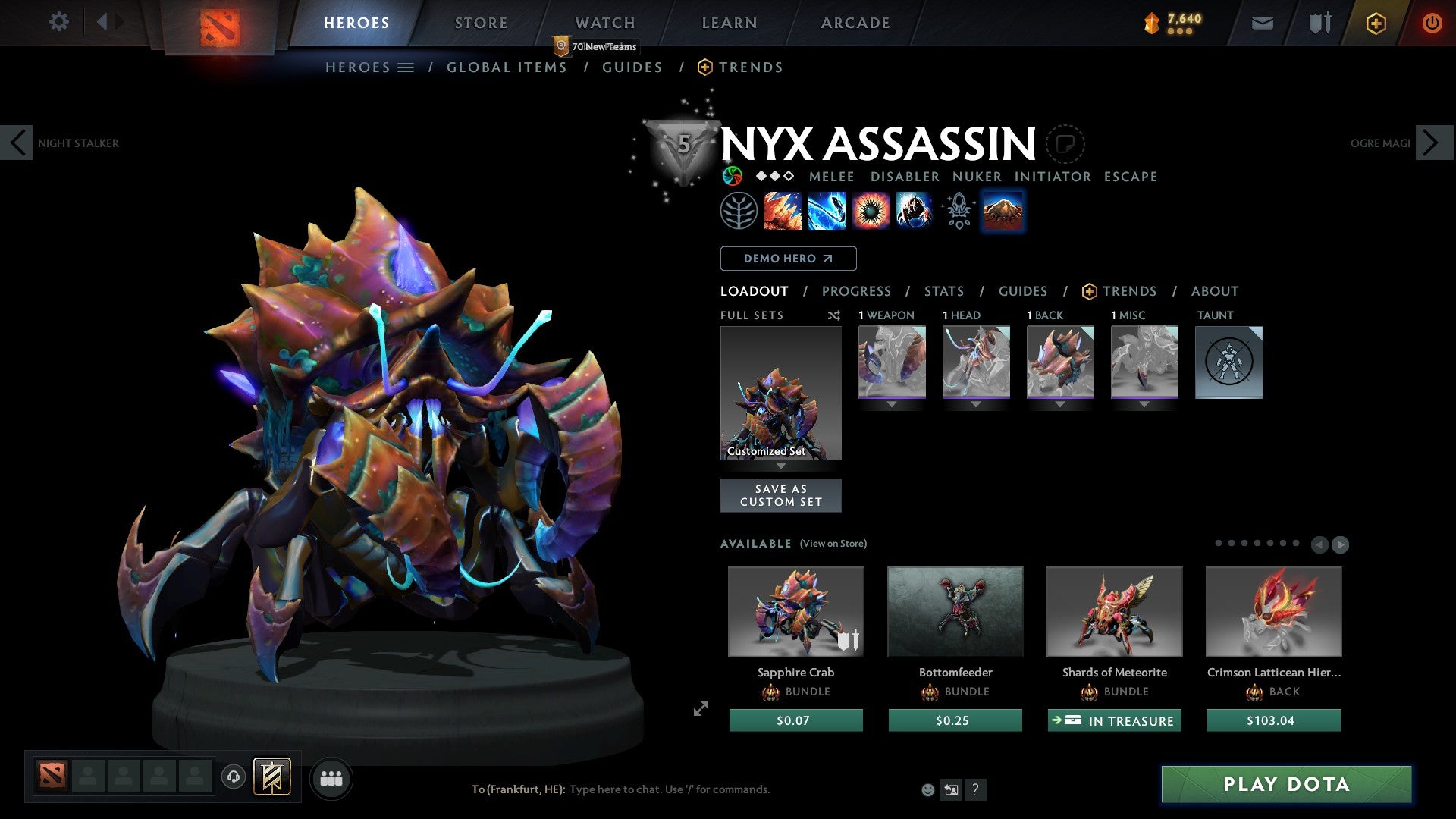This screenshot has width=1456, height=819.
Task: Toggle the emoticon picker in chat
Action: 927,789
